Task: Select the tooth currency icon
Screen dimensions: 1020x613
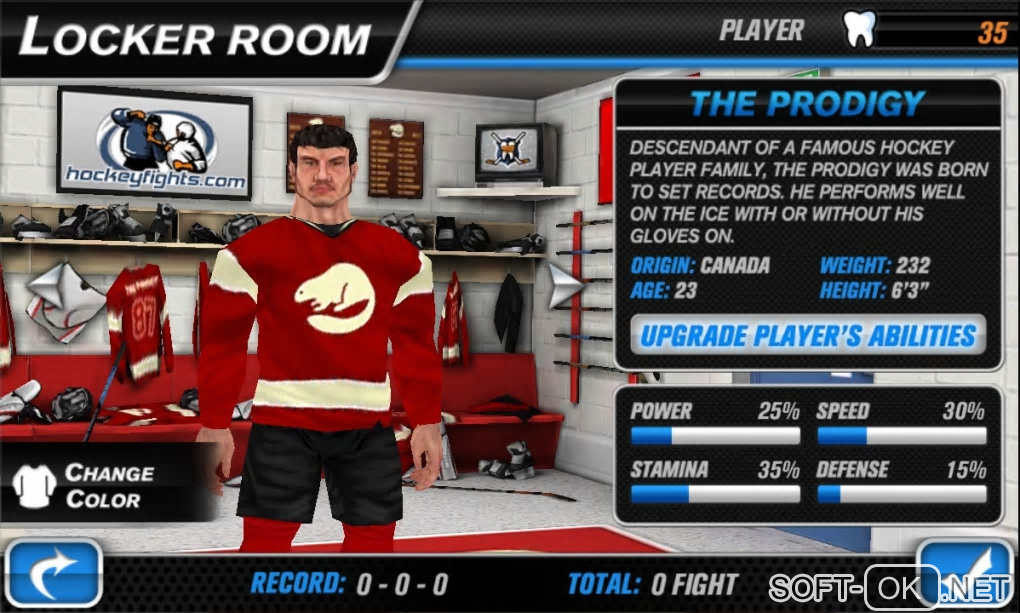Action: click(x=860, y=30)
